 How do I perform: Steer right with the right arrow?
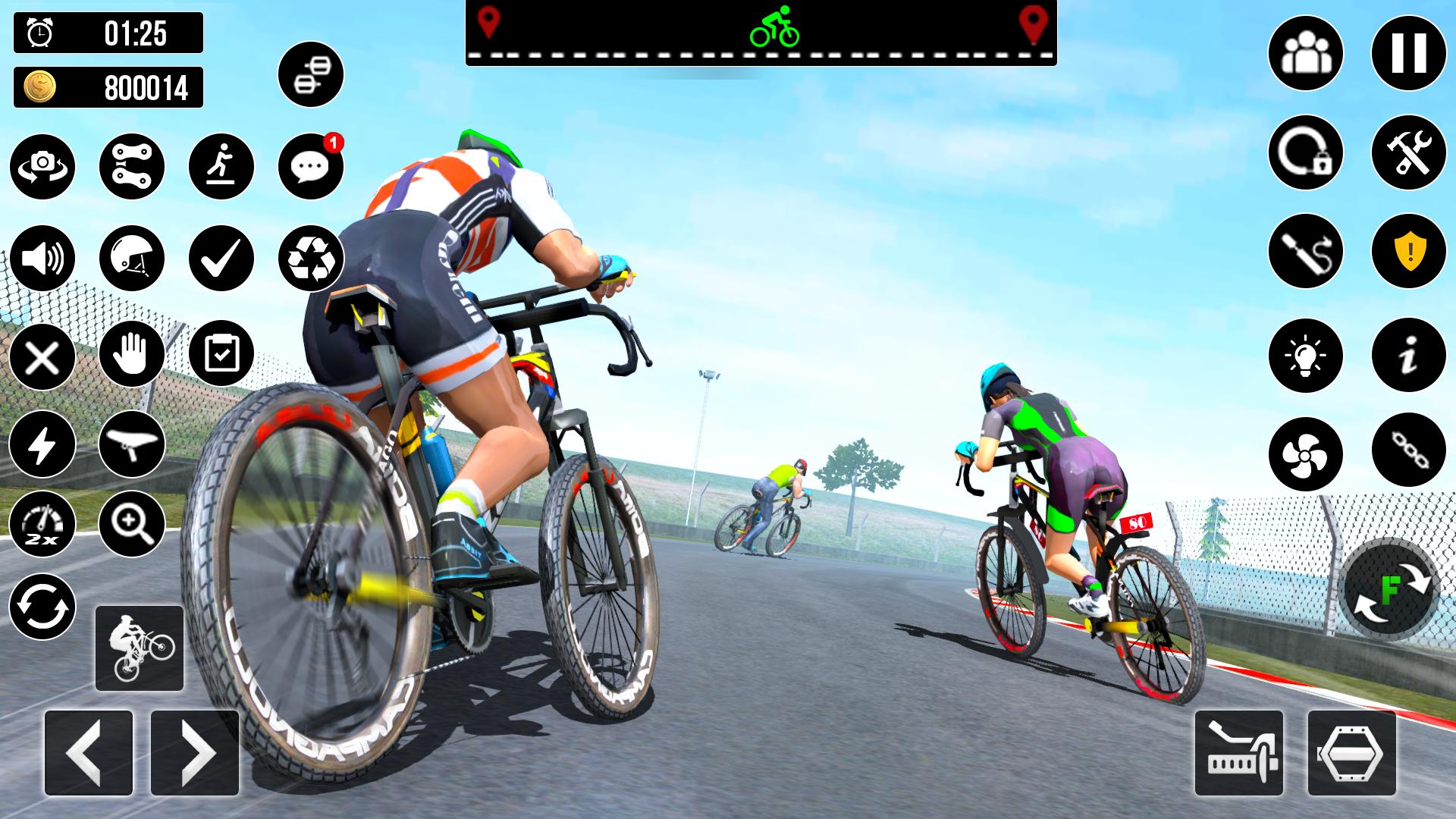(195, 752)
